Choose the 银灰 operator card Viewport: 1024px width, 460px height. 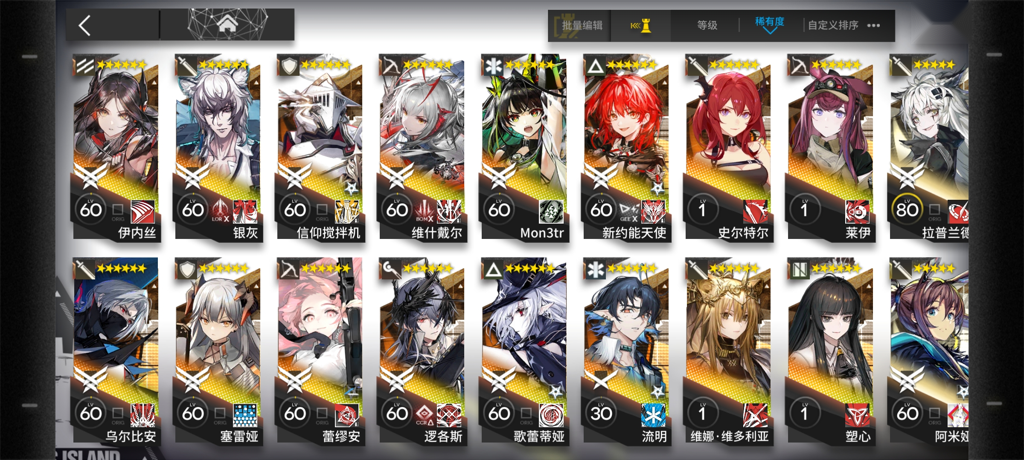point(218,140)
